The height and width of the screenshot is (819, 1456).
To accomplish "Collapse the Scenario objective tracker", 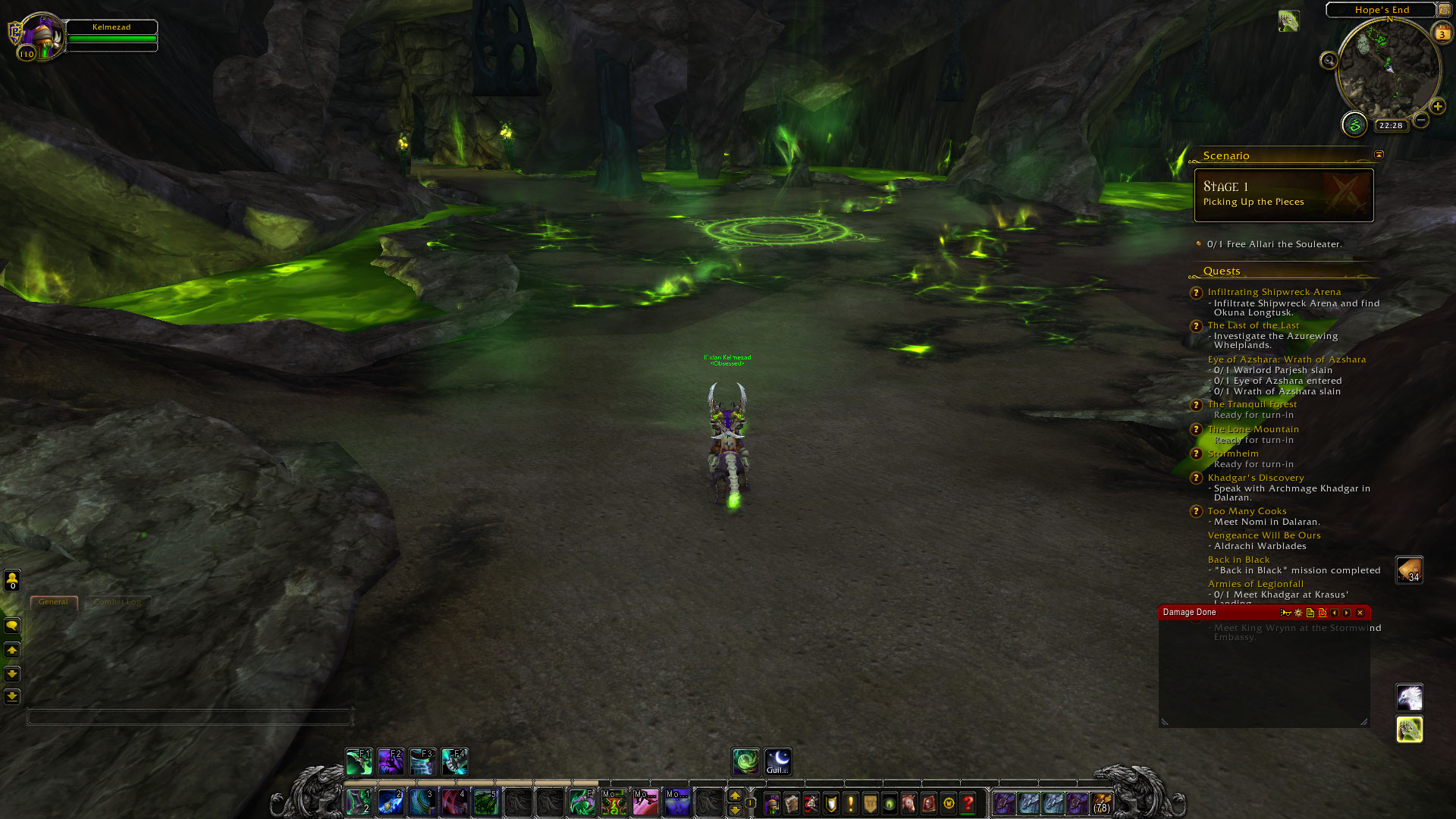I will (x=1379, y=155).
